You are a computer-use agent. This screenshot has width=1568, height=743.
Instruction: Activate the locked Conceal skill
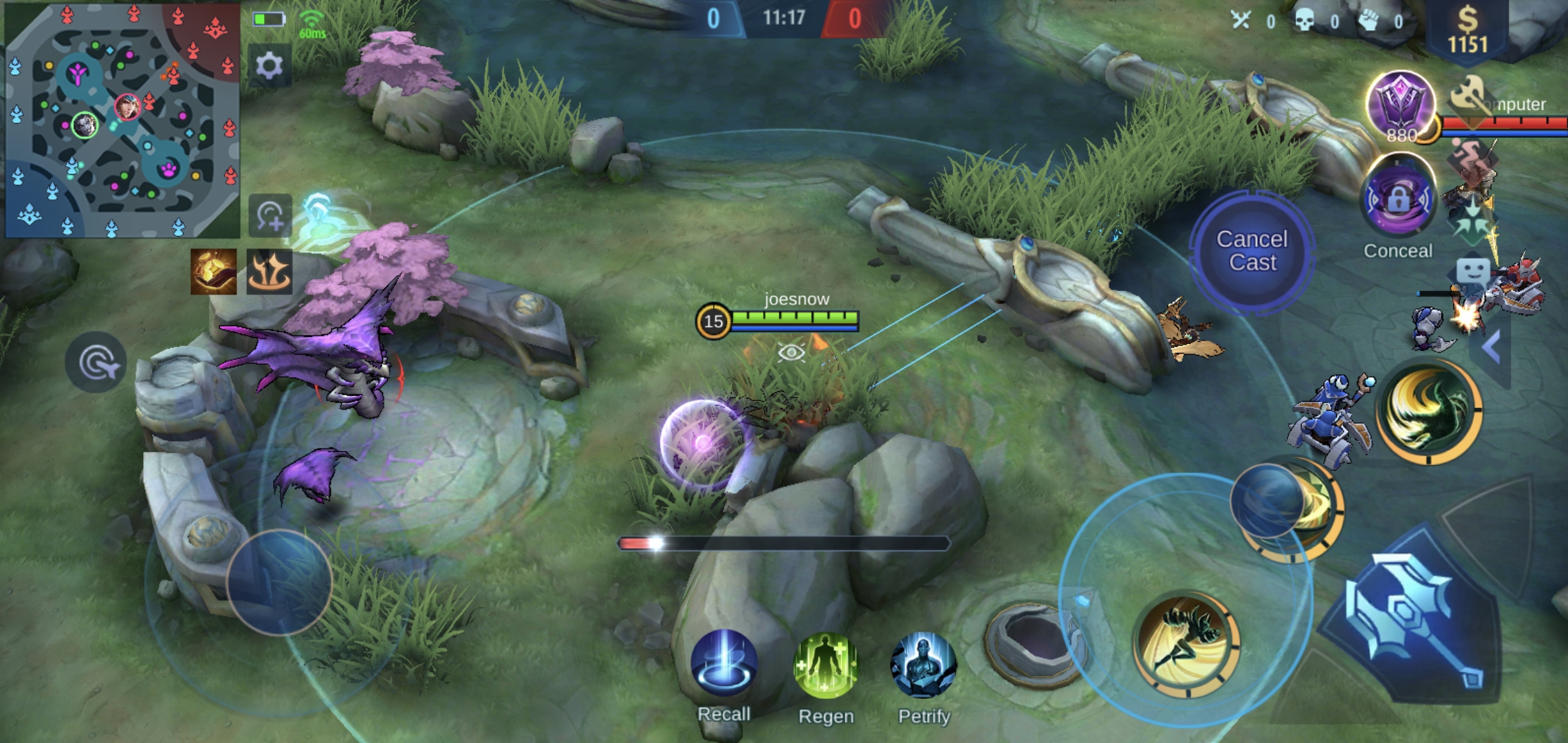tap(1399, 200)
